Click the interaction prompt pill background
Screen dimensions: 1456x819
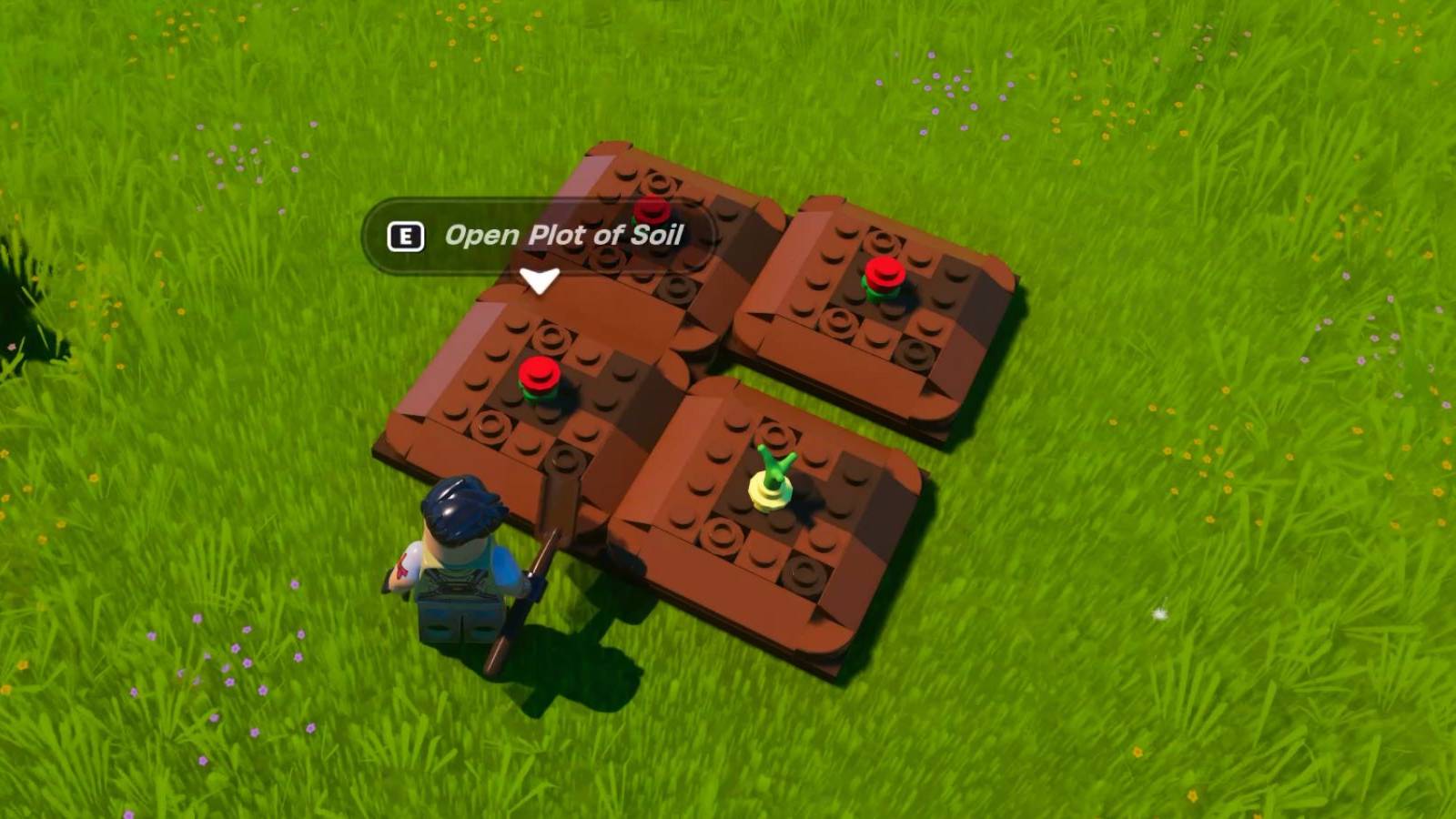pos(546,237)
